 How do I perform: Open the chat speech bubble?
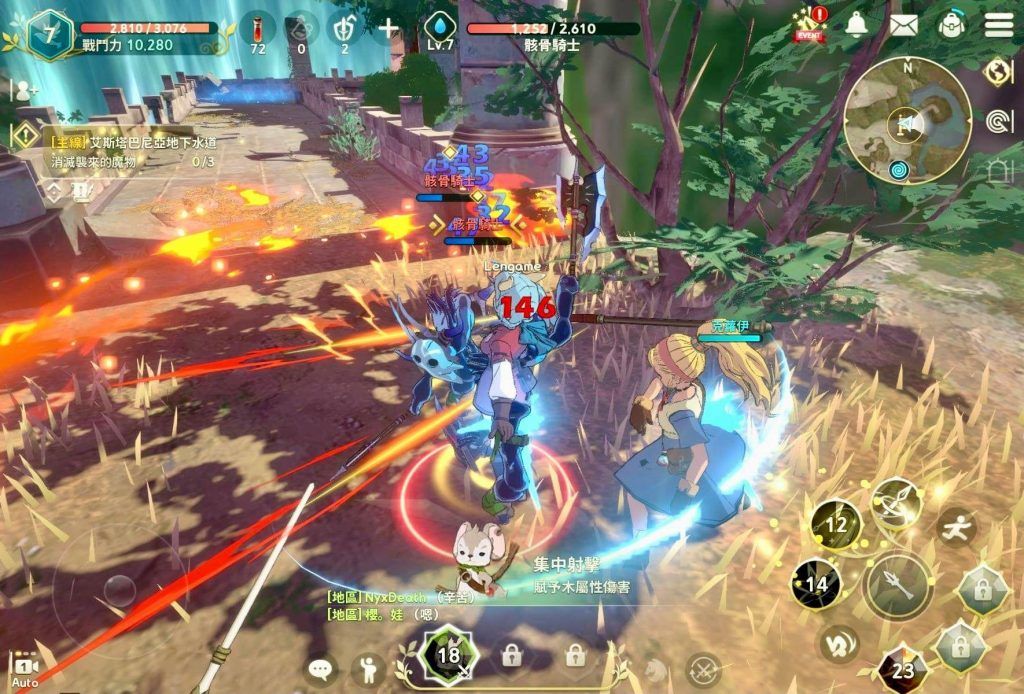(321, 668)
